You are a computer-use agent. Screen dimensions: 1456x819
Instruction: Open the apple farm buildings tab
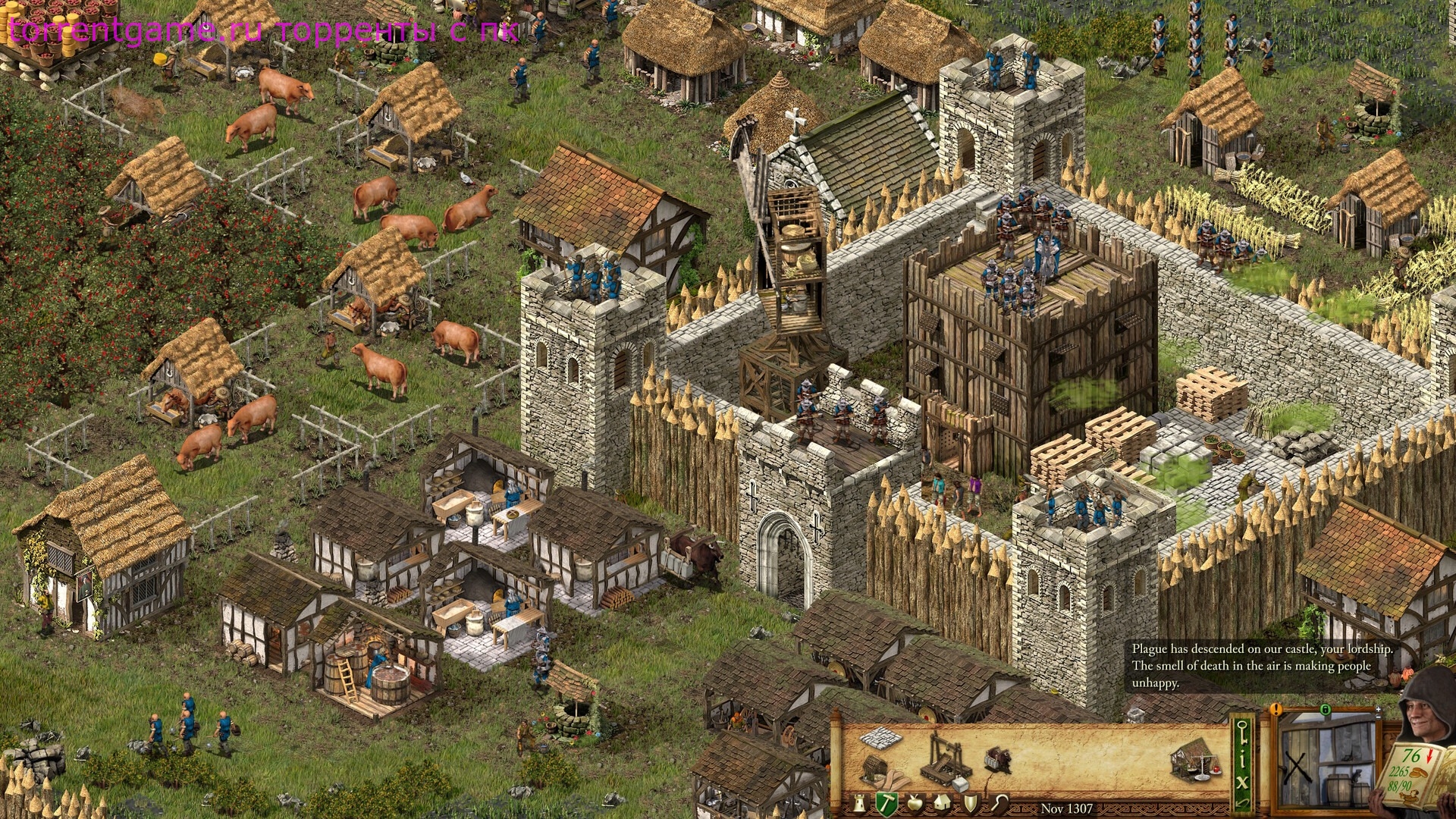[x=914, y=803]
